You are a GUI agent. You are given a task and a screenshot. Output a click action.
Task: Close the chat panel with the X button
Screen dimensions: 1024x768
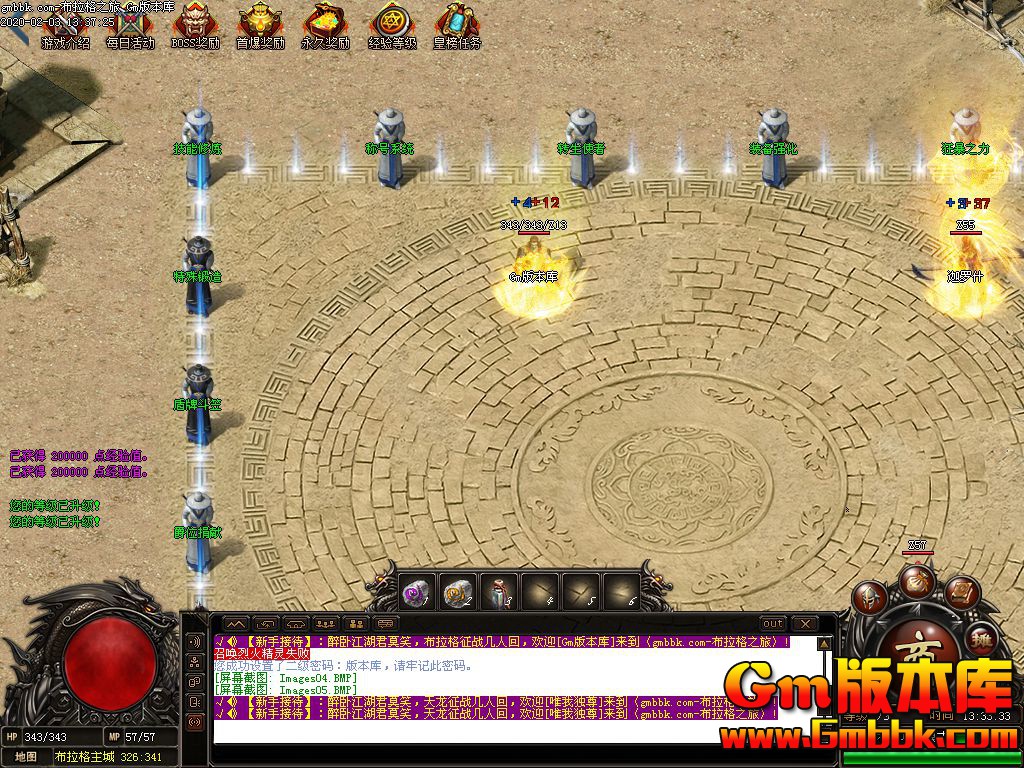click(x=805, y=624)
